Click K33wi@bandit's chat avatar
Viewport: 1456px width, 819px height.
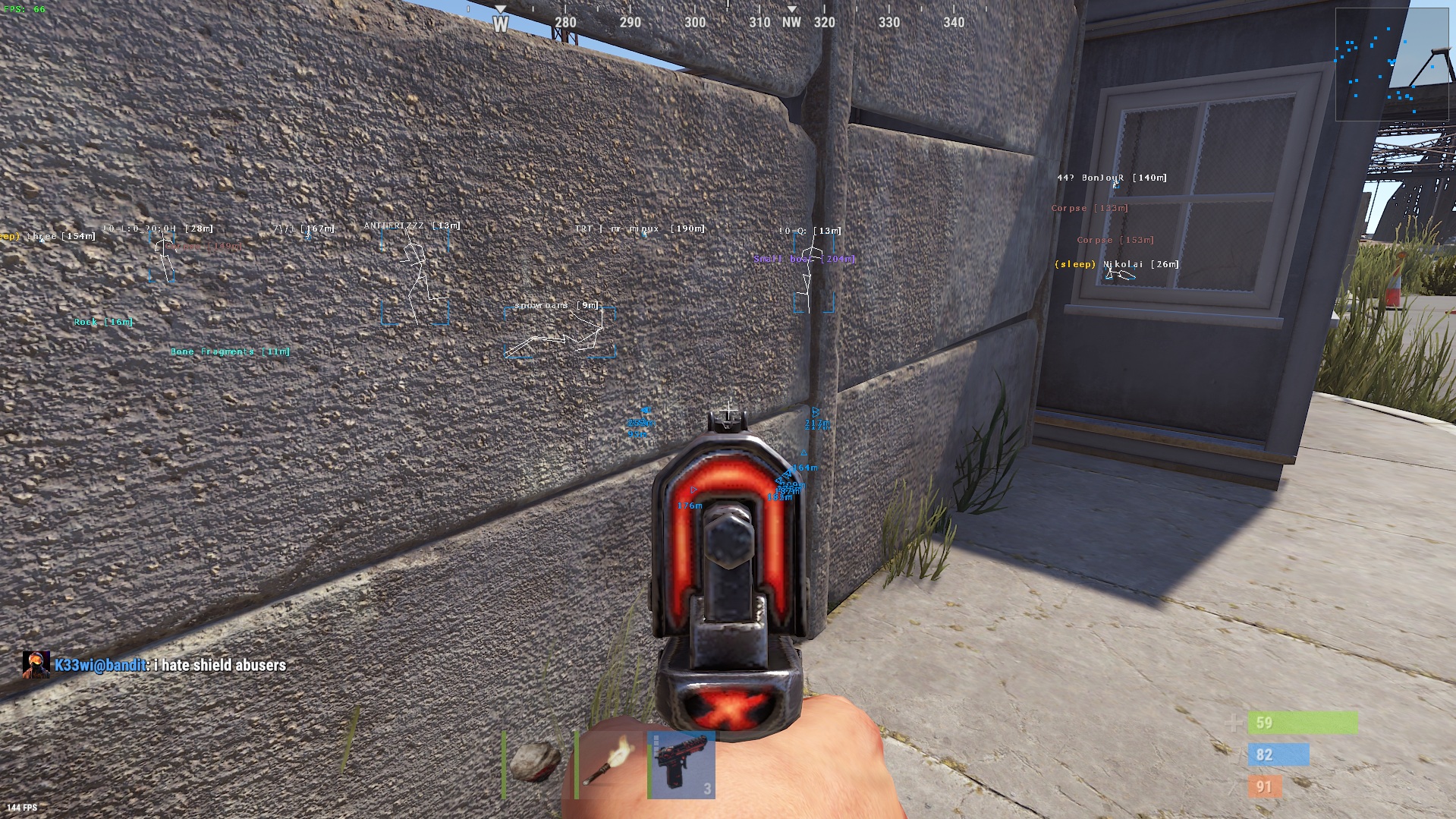coord(36,665)
